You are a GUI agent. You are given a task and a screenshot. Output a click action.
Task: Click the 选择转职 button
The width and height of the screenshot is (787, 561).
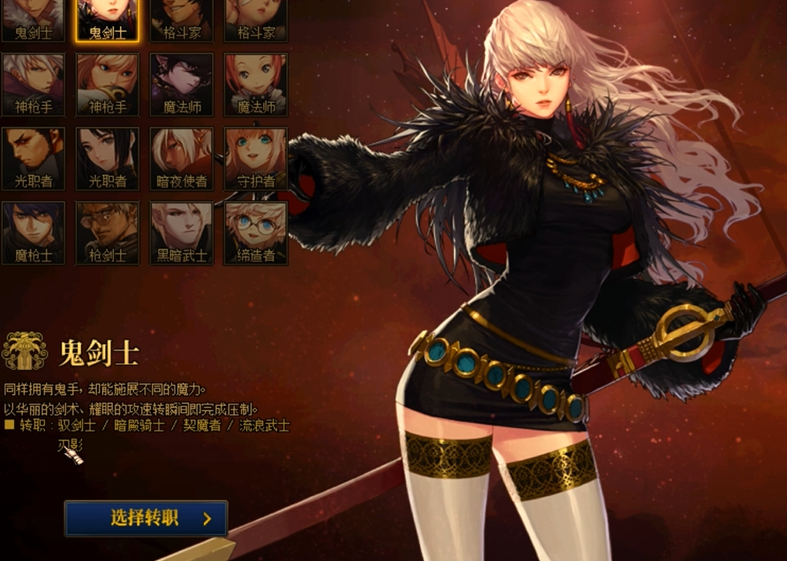click(146, 518)
